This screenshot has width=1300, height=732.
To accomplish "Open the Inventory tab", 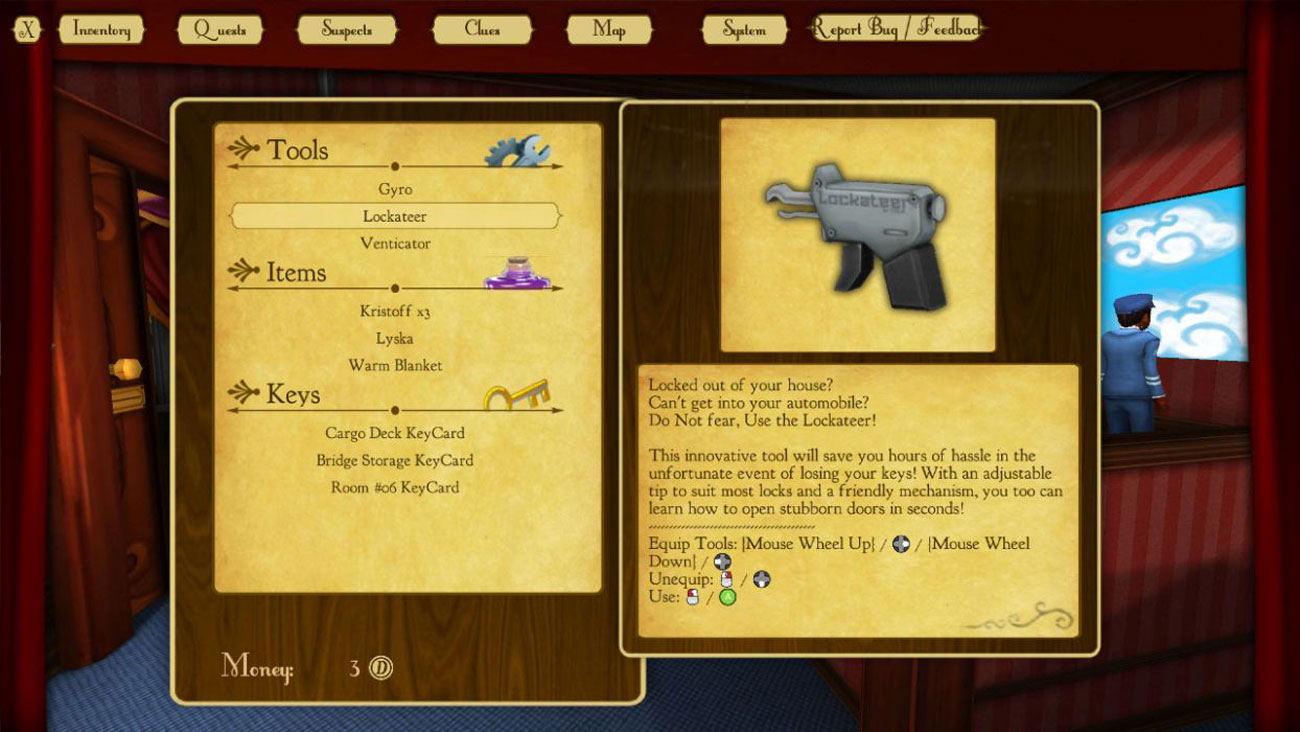I will [x=101, y=30].
